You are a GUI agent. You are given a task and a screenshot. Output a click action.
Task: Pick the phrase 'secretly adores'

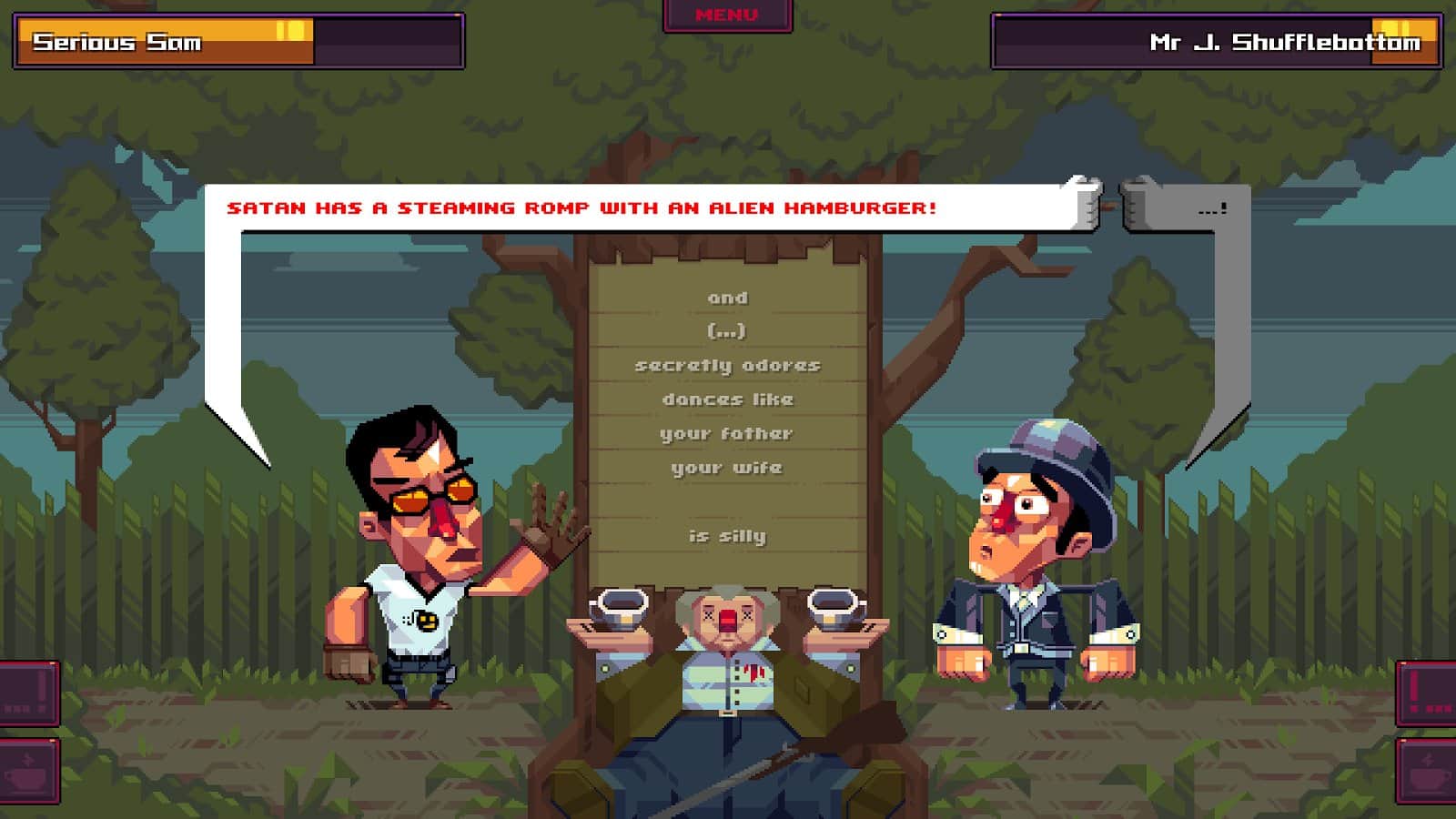click(730, 365)
